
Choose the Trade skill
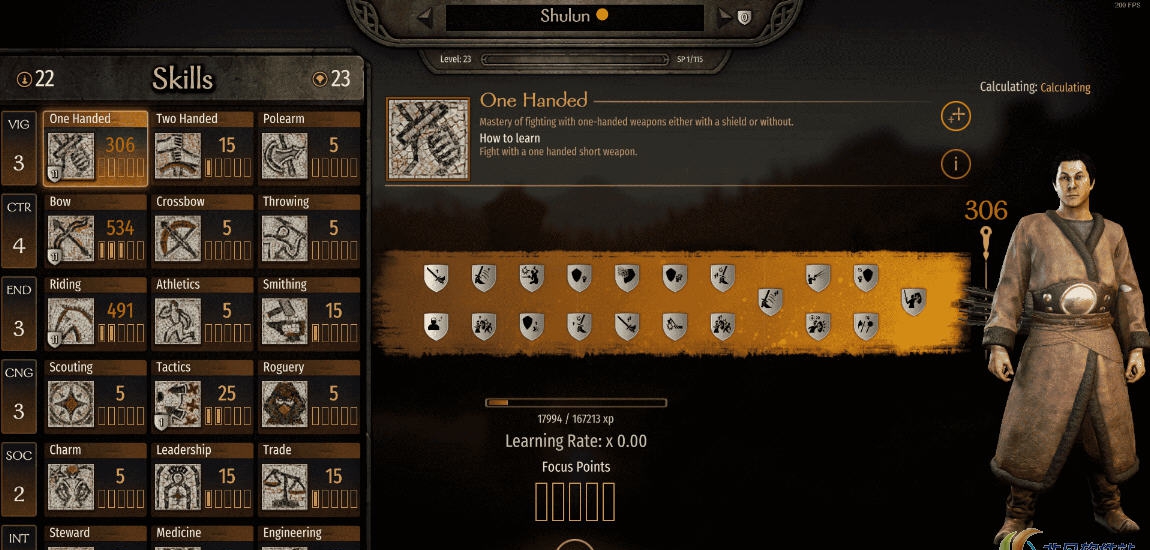coord(309,480)
